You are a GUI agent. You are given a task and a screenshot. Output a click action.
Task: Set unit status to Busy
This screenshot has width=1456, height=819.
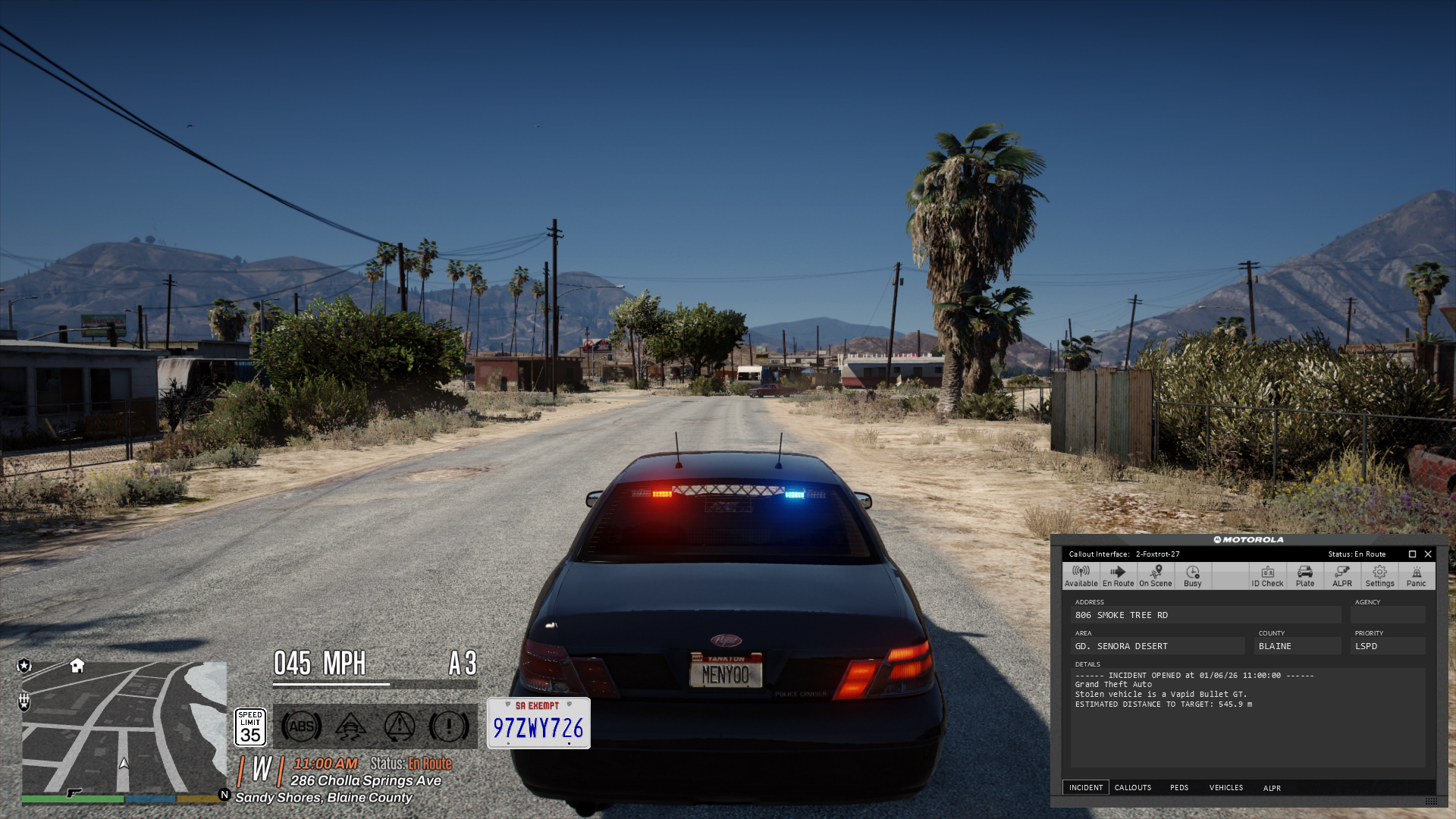pos(1192,576)
